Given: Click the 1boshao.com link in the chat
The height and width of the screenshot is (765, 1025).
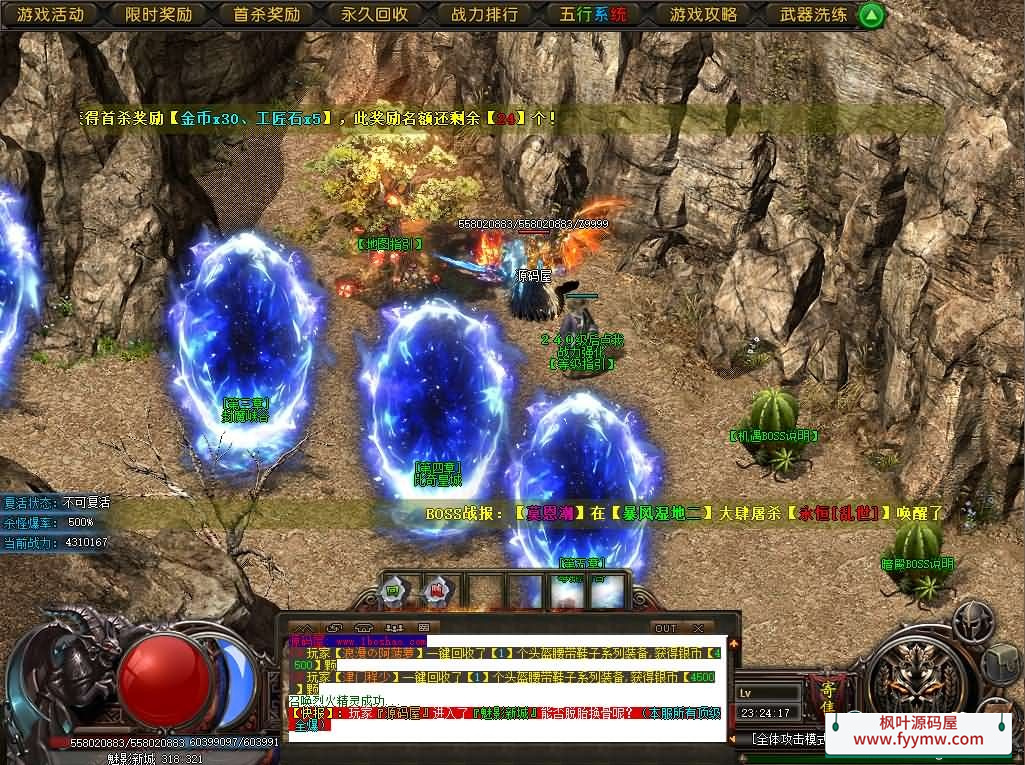Looking at the screenshot, I should tap(380, 641).
